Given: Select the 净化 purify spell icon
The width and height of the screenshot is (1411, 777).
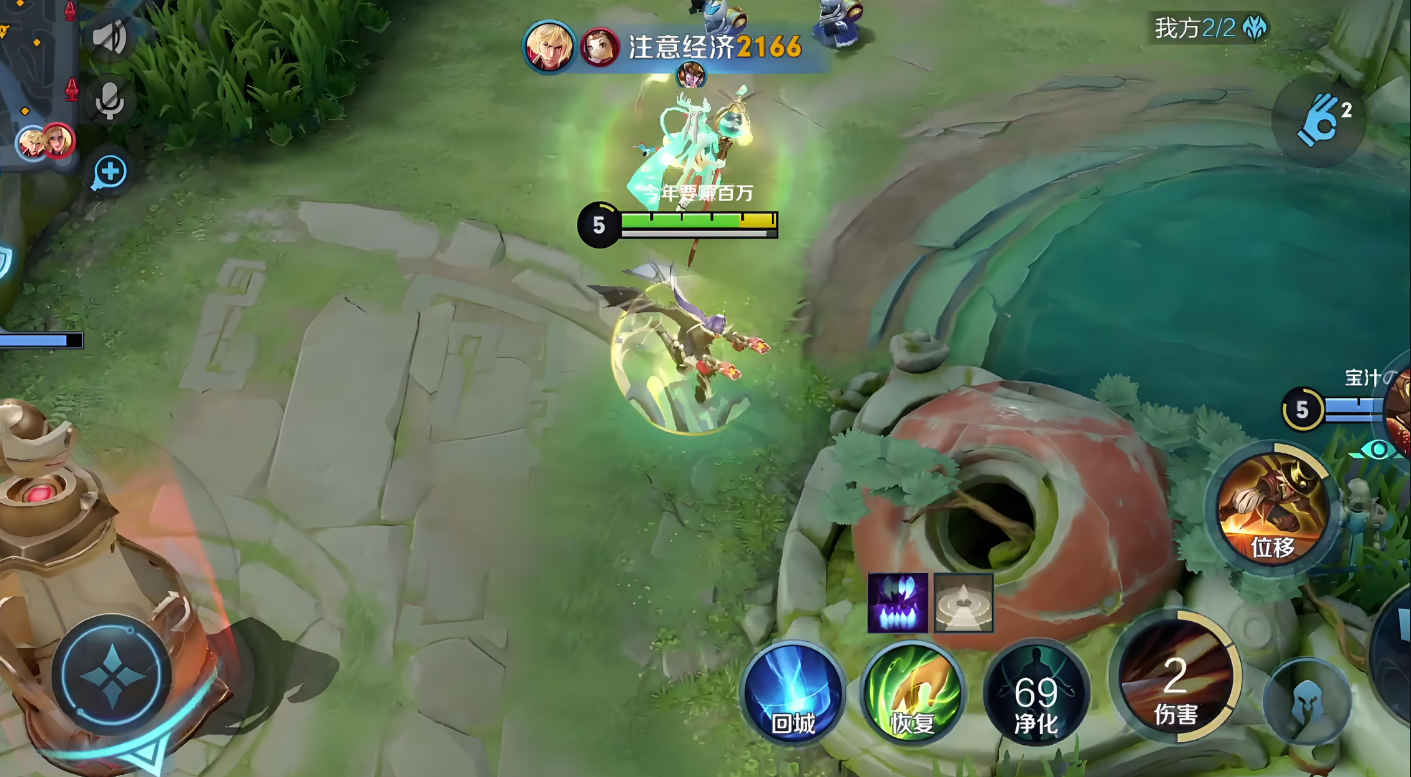Looking at the screenshot, I should 1035,694.
